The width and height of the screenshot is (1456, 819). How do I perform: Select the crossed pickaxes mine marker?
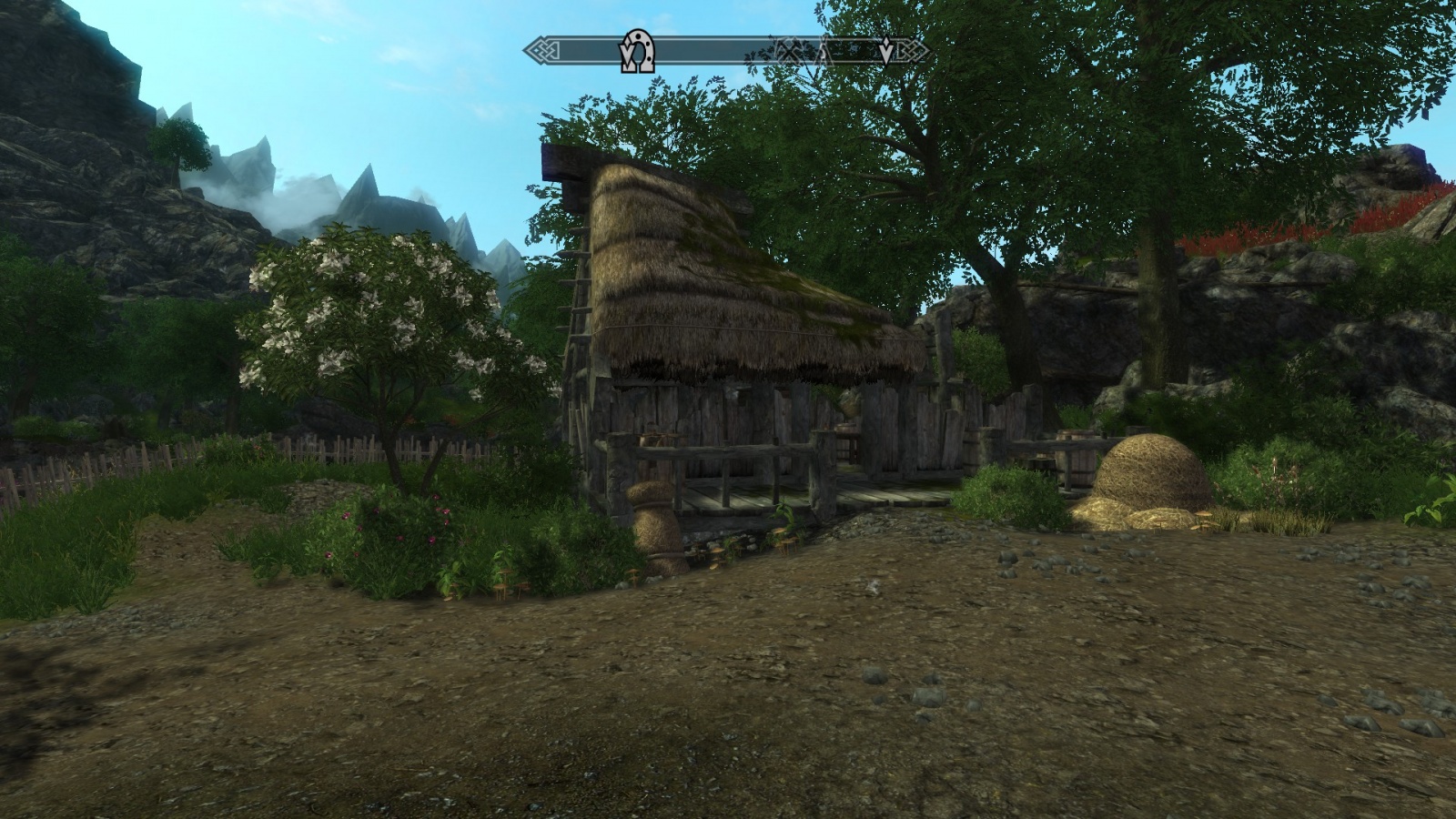click(791, 51)
